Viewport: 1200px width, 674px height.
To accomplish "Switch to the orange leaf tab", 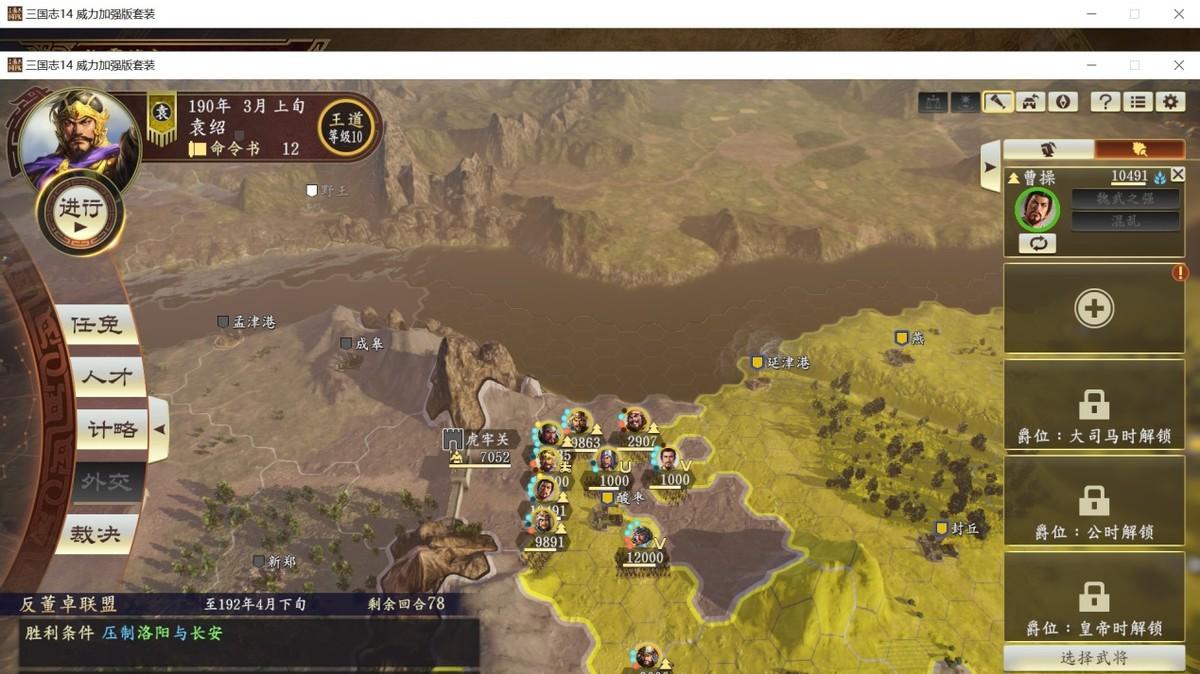I will (x=1139, y=149).
